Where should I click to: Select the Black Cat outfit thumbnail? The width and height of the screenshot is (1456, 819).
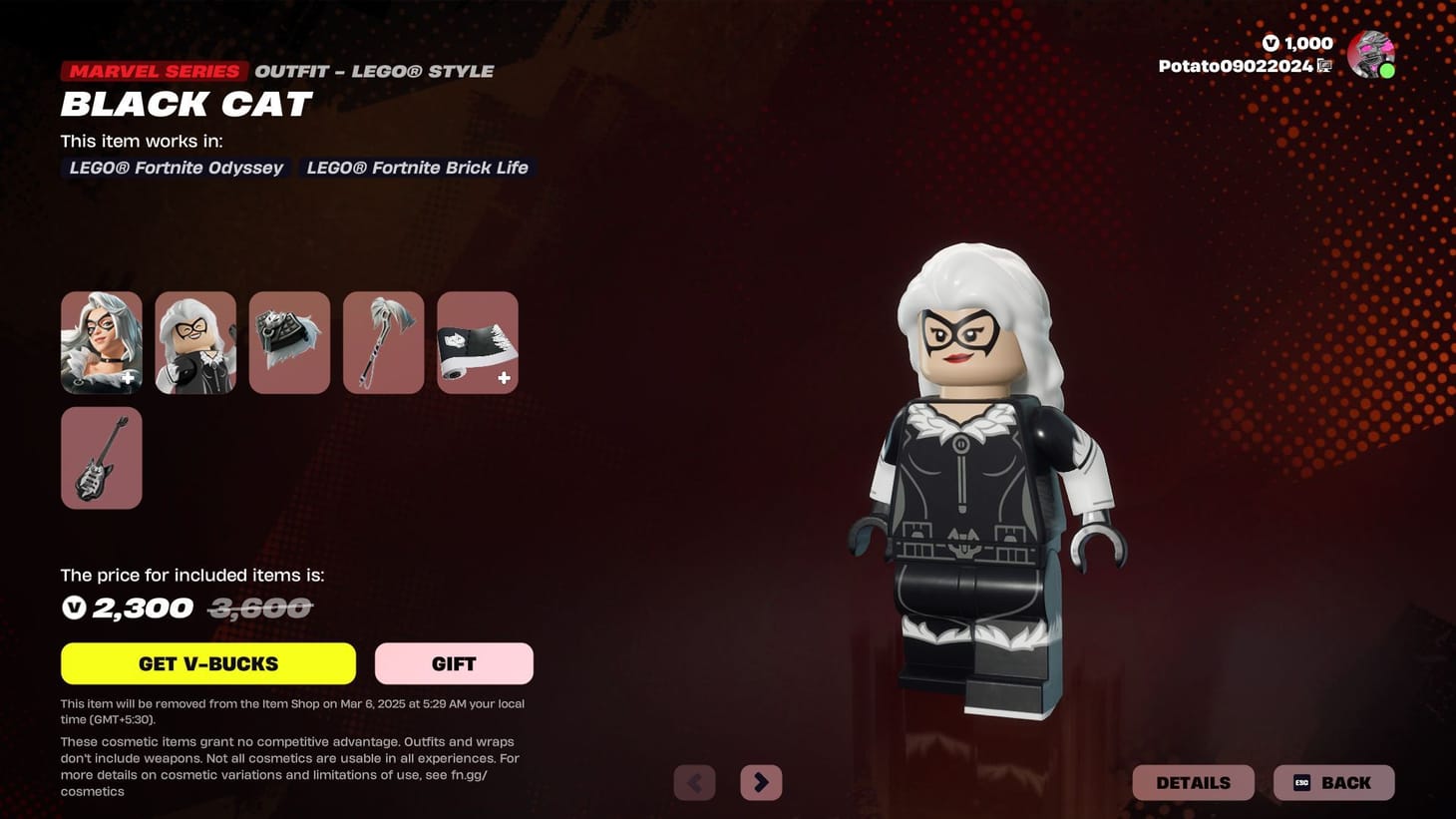[x=101, y=341]
